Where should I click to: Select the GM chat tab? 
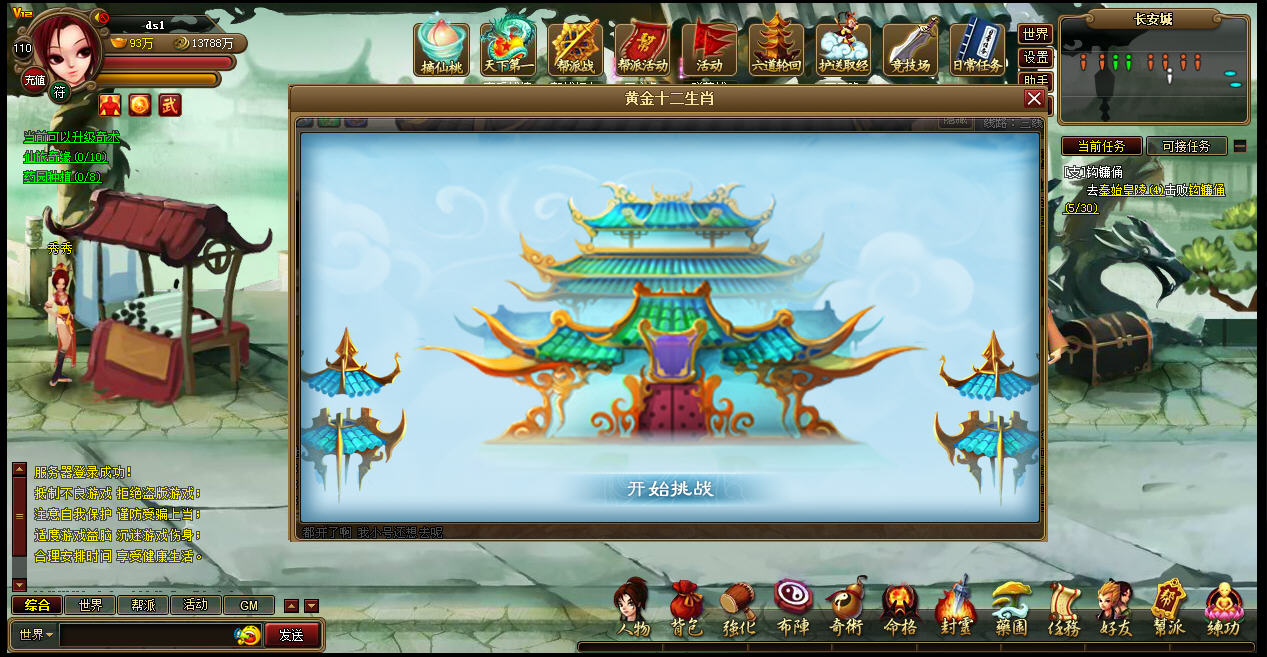249,605
